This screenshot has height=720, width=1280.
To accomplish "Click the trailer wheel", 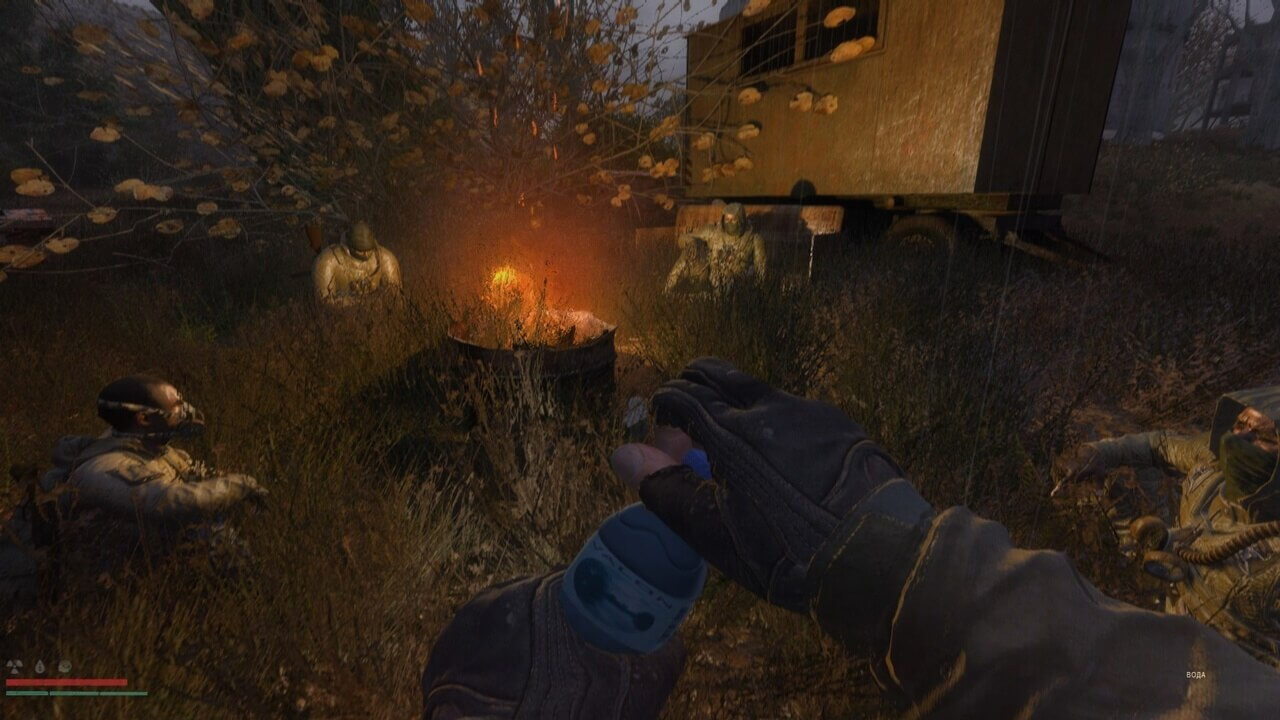I will pos(930,230).
